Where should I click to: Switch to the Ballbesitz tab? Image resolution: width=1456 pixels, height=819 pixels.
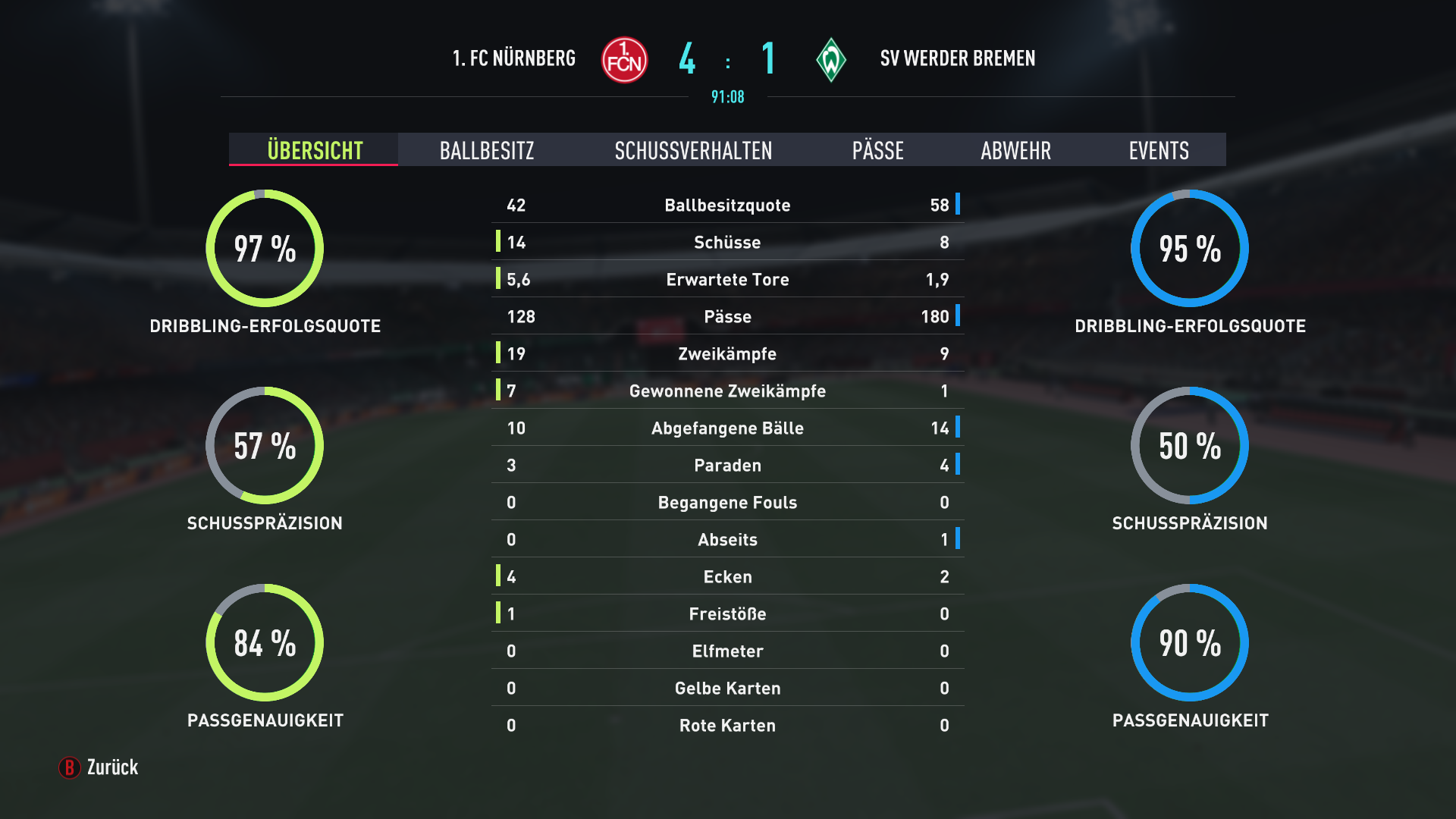[487, 150]
